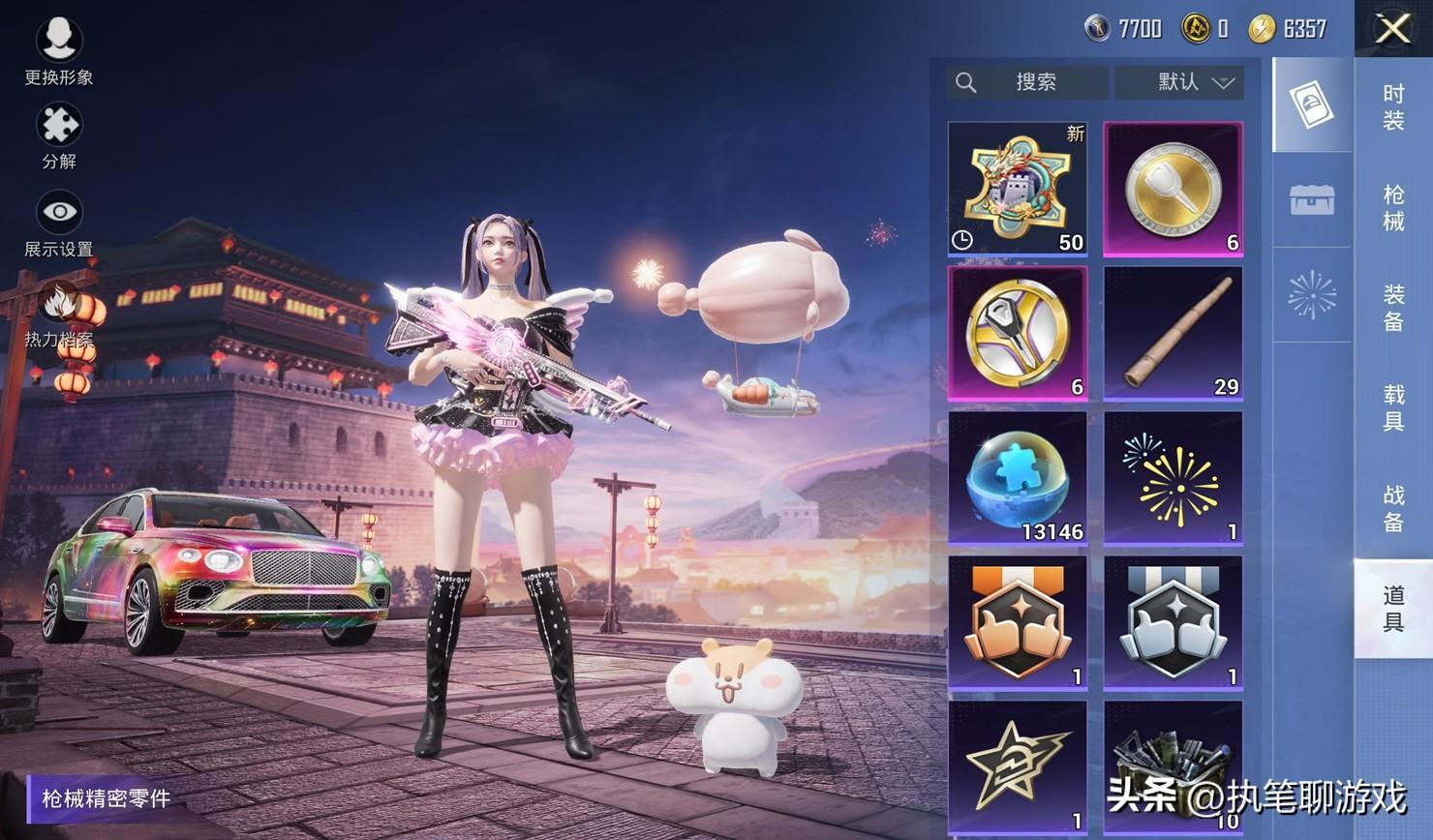Choose the firework burst sub-category
1433x840 pixels.
coord(1312,294)
